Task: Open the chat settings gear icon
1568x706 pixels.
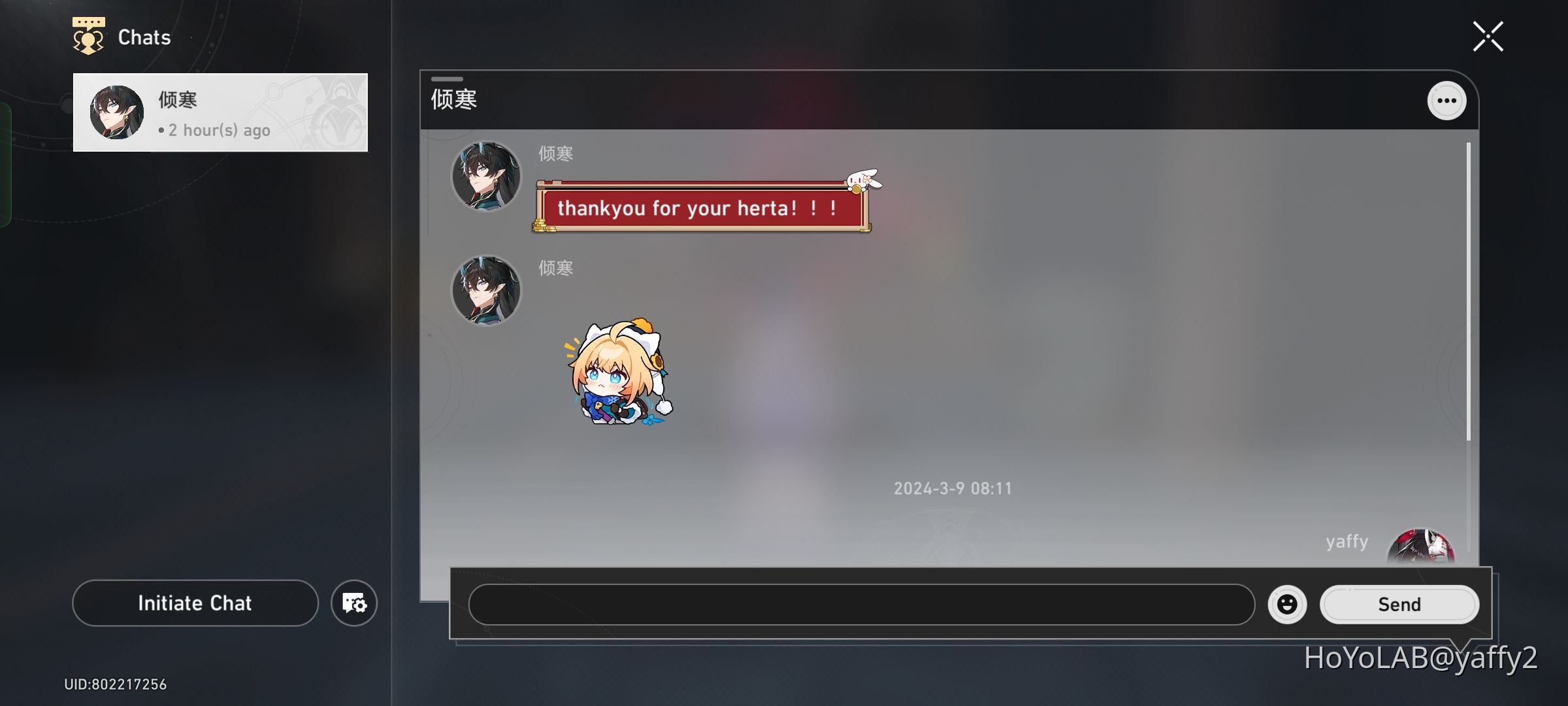Action: pos(353,603)
